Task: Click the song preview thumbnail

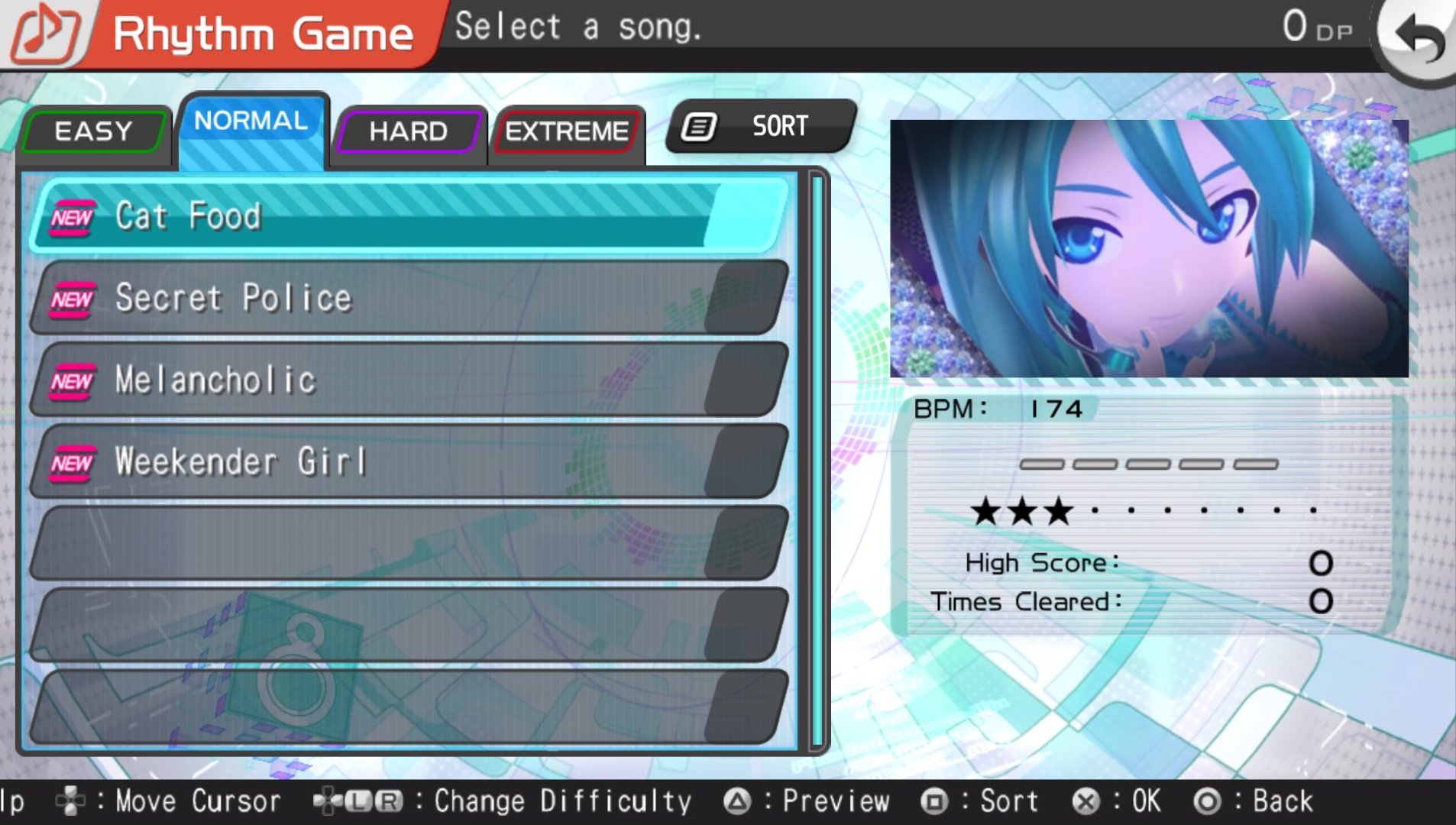Action: pyautogui.click(x=1149, y=249)
